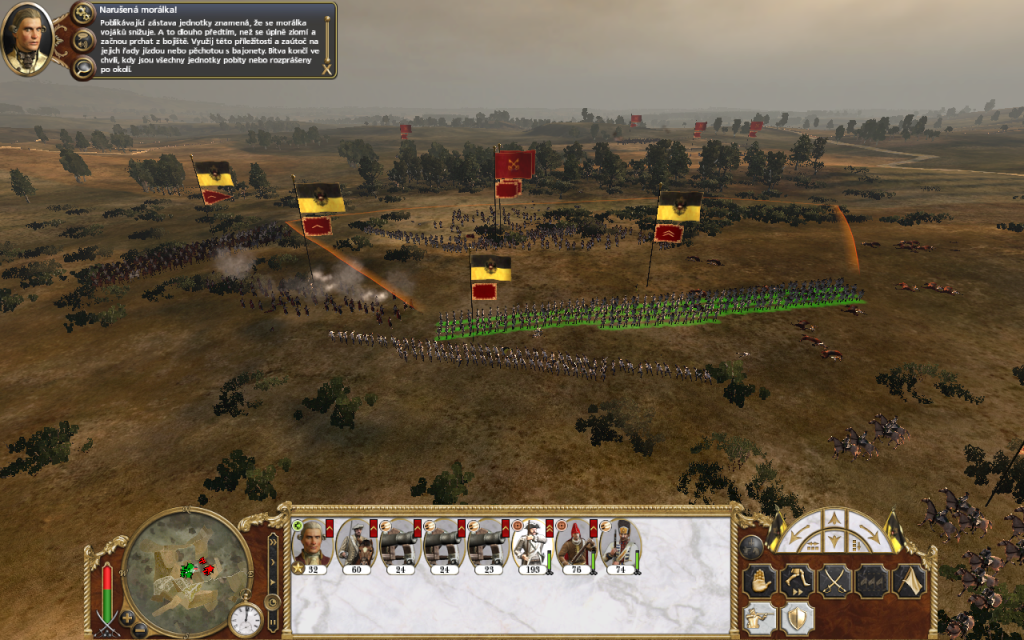The height and width of the screenshot is (640, 1024).
Task: Click the pocket watch battle timer
Action: pos(245,619)
